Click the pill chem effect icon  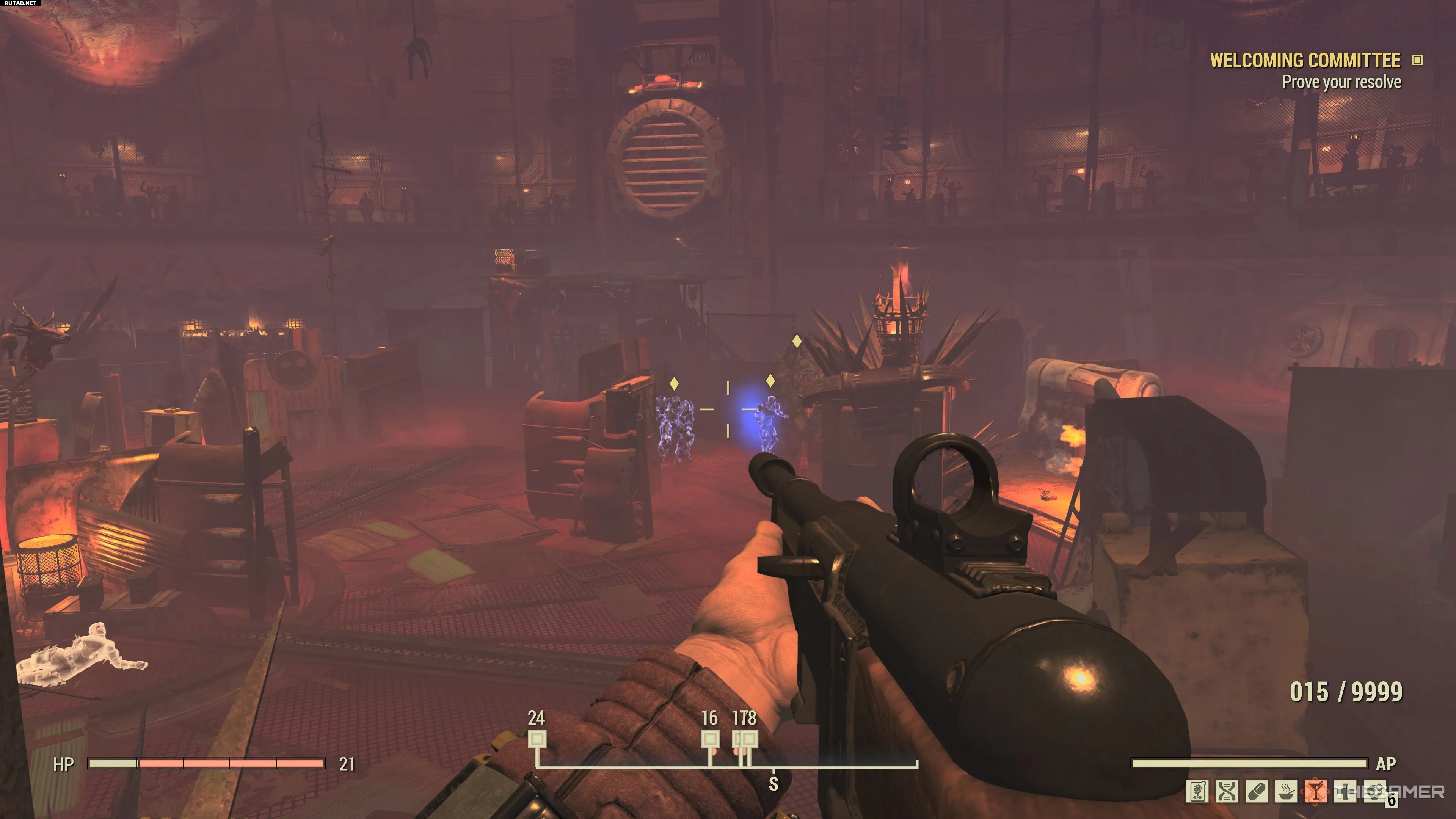point(1257,792)
